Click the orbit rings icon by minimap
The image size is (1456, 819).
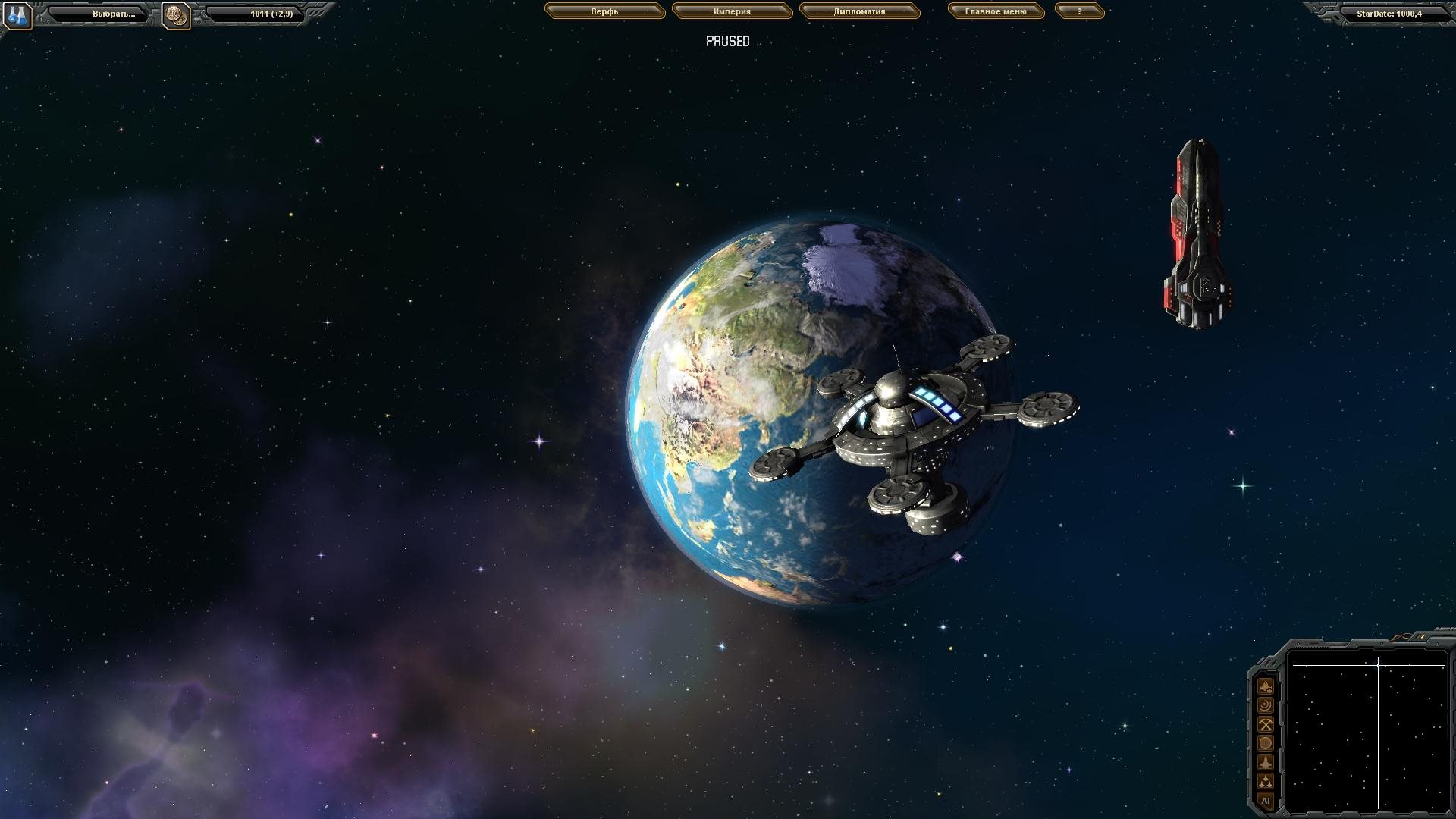point(1266,705)
